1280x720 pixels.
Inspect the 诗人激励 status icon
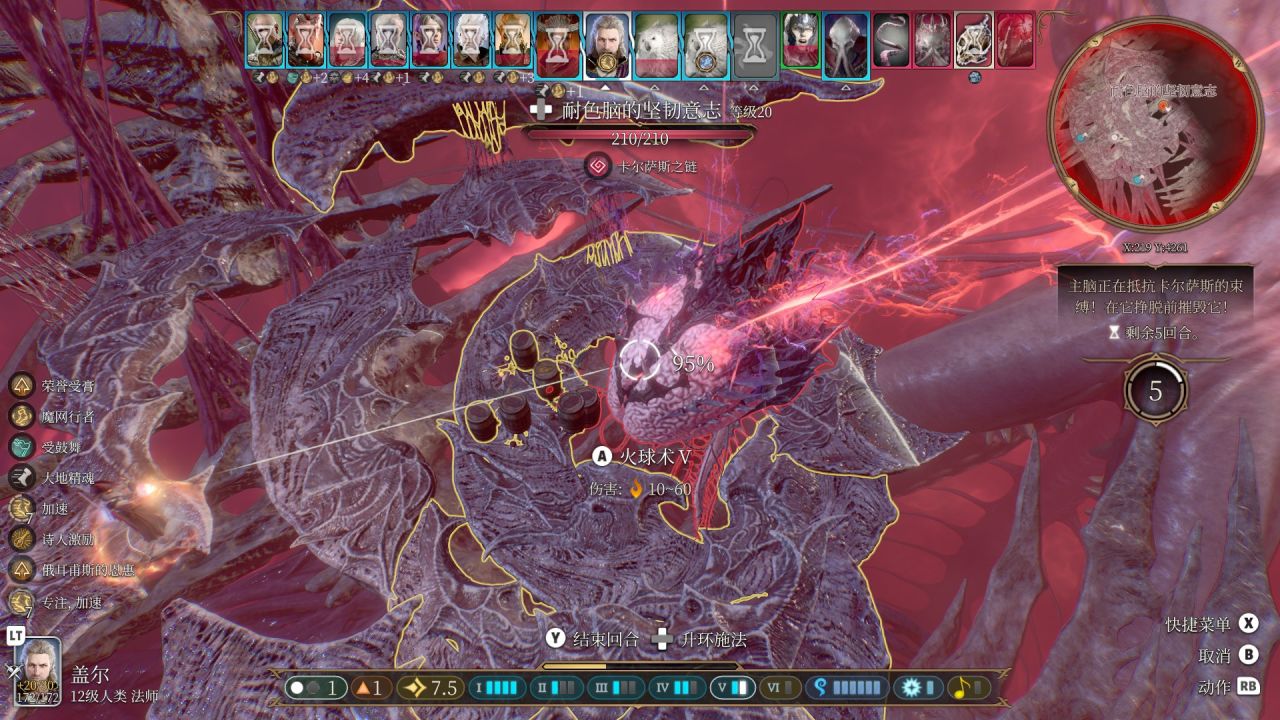22,539
